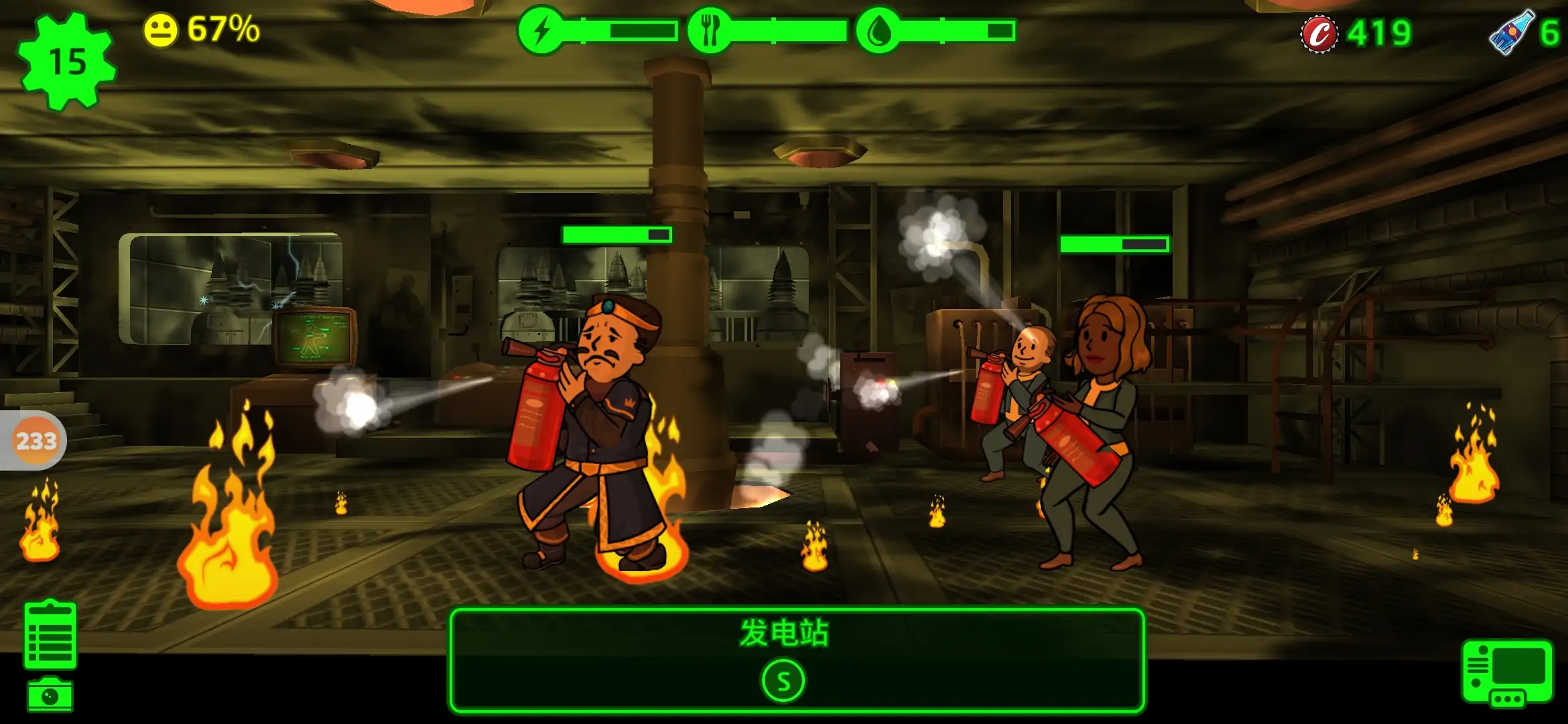The image size is (1568, 724).
Task: Tap the vault happiness smiley face
Action: coord(161,30)
